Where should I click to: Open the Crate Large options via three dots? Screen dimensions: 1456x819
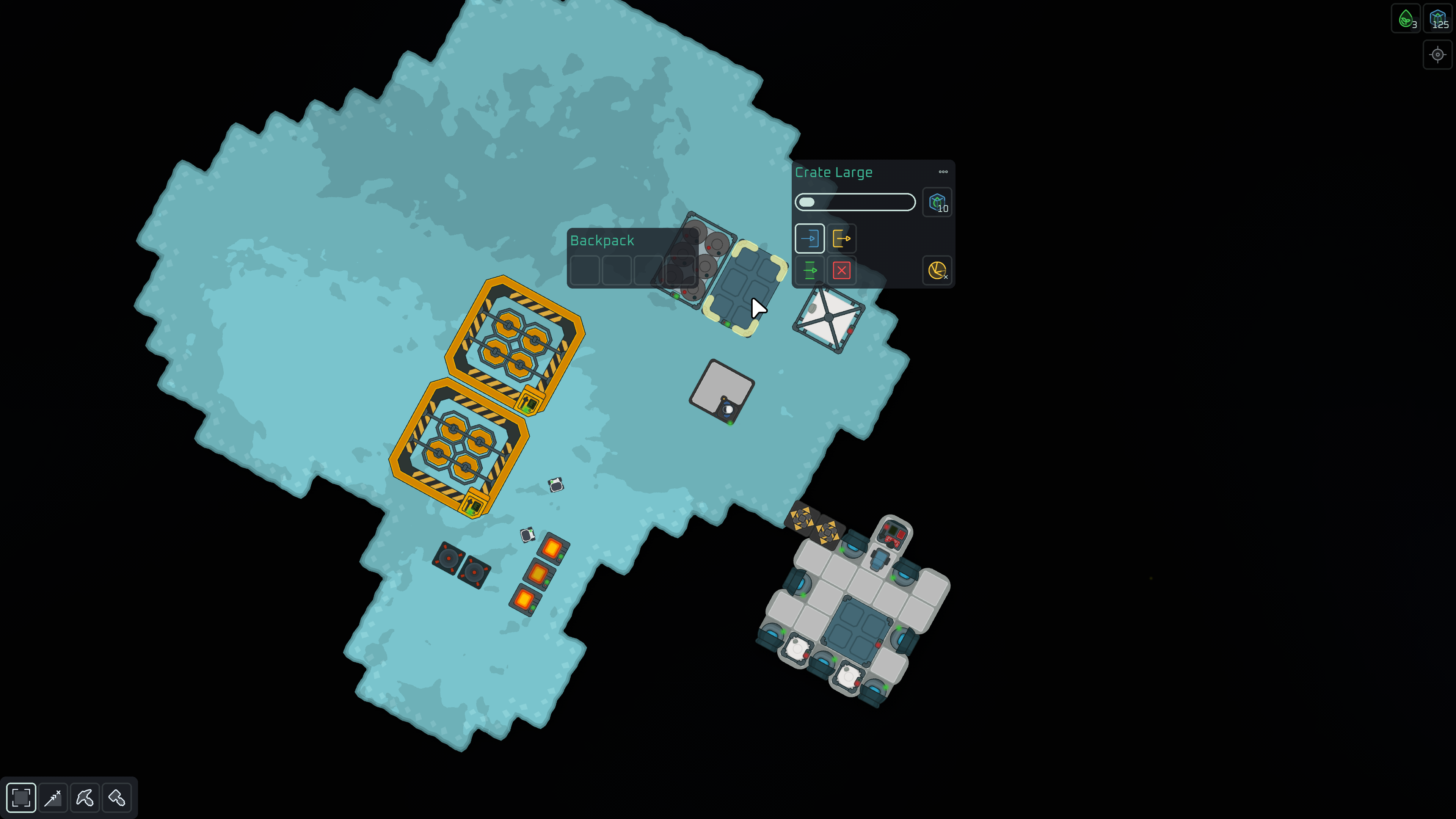click(x=943, y=172)
